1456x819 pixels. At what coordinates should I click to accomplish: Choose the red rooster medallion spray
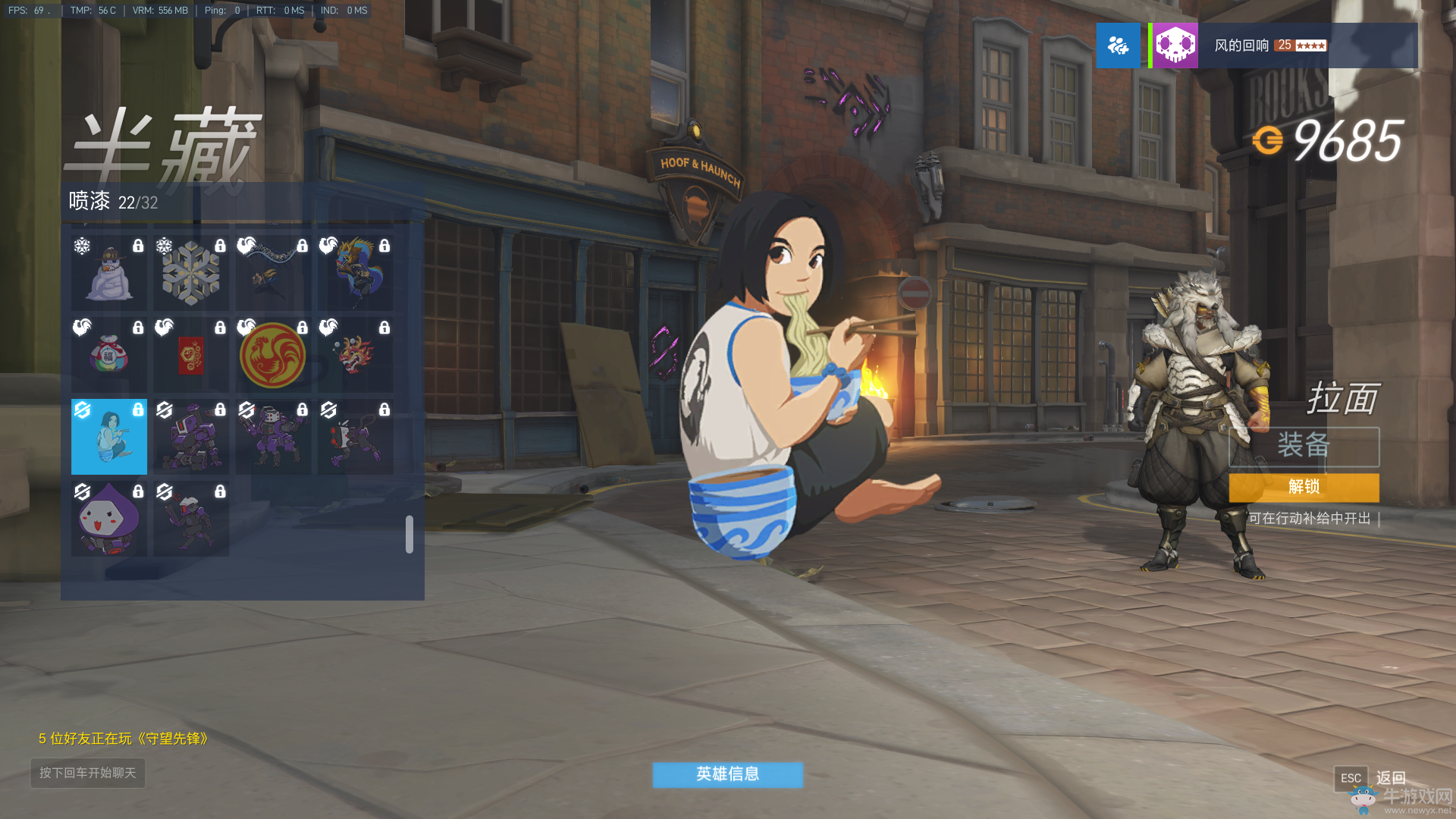(x=273, y=355)
